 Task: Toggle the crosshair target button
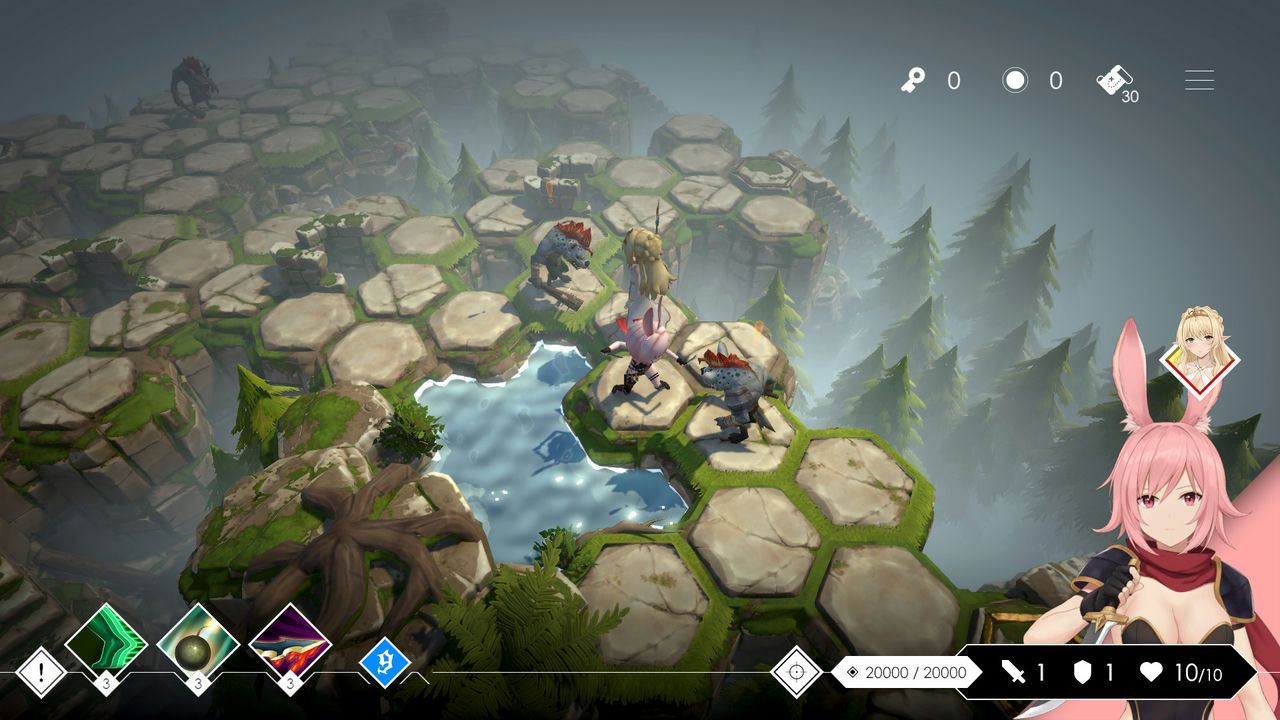click(797, 672)
